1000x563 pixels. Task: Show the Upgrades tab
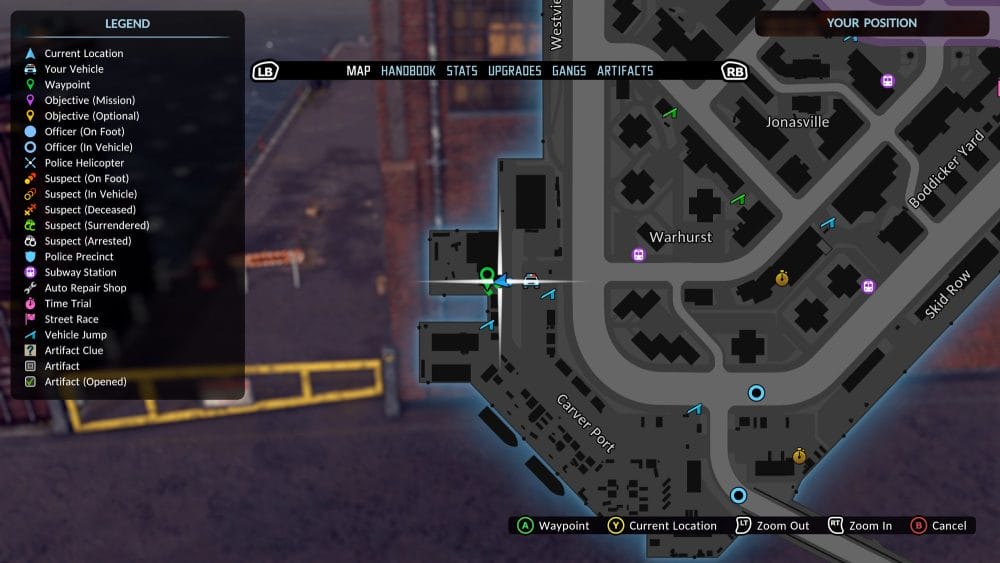point(514,71)
